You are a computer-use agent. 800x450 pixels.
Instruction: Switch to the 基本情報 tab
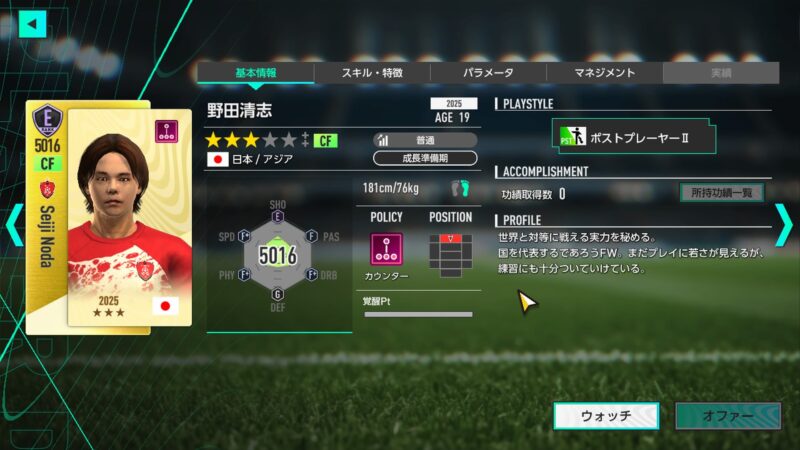pos(255,73)
